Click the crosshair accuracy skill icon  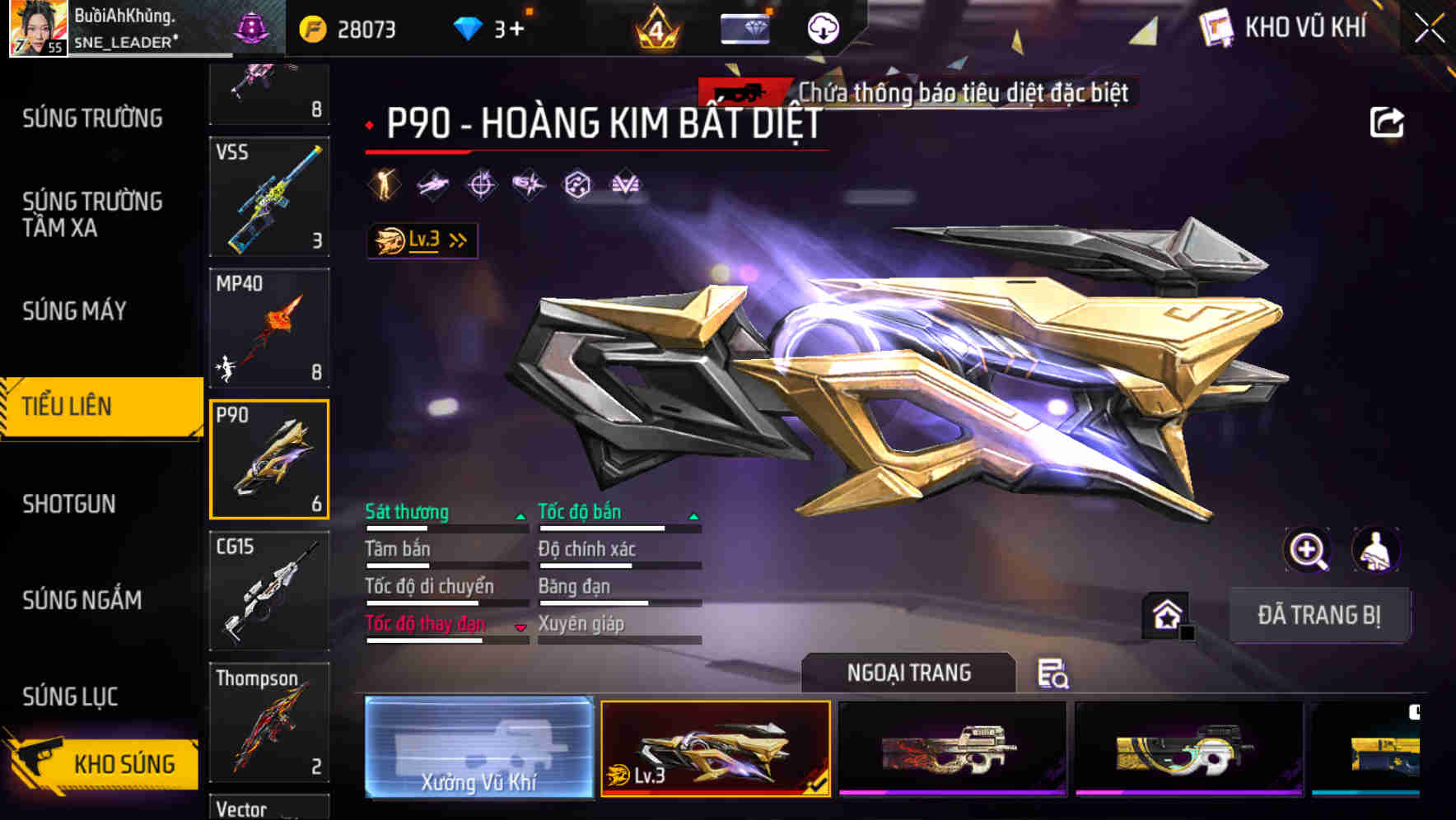[x=479, y=184]
